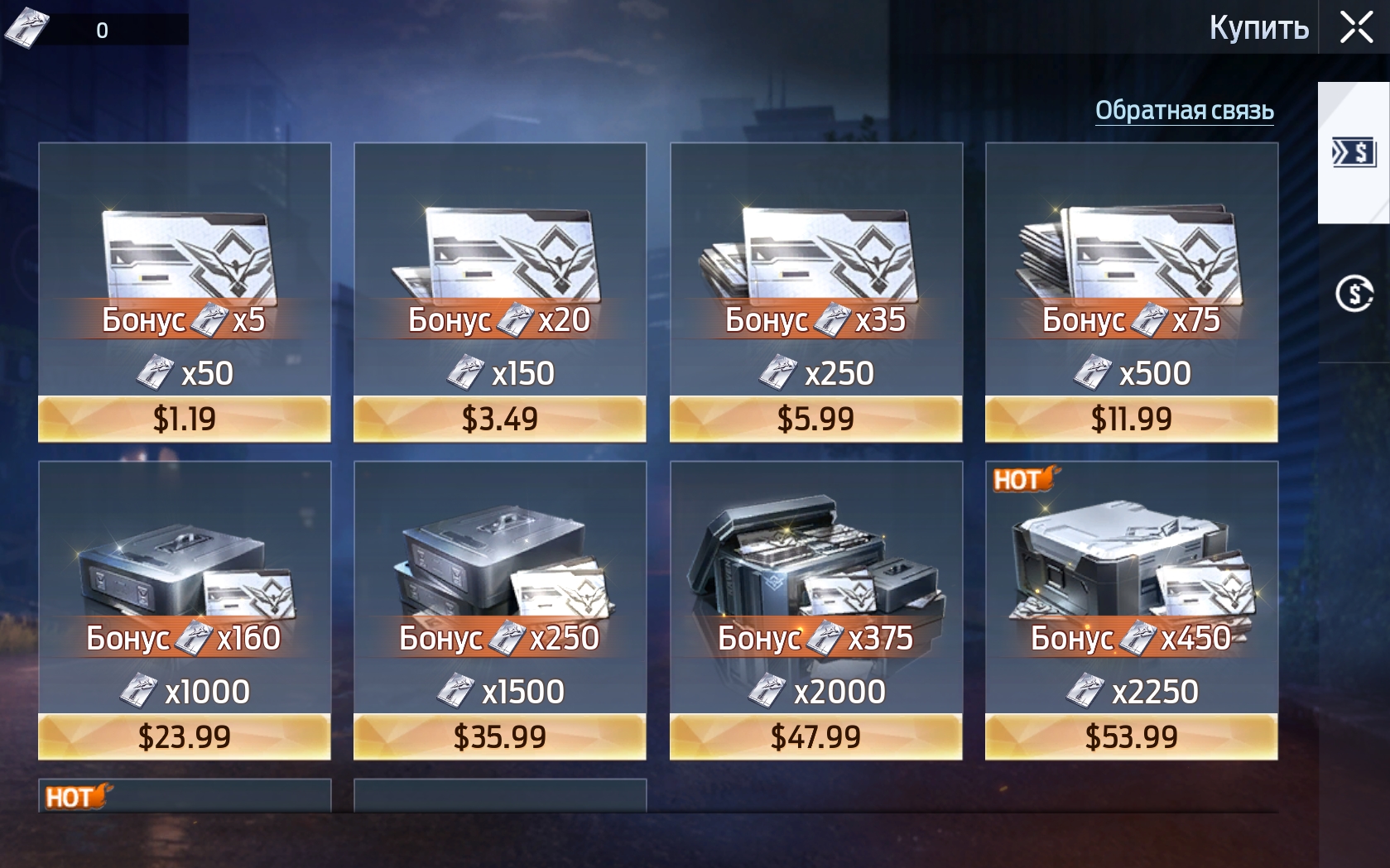1390x868 pixels.
Task: Switch to the coupon purchase tab
Action: click(x=1353, y=153)
